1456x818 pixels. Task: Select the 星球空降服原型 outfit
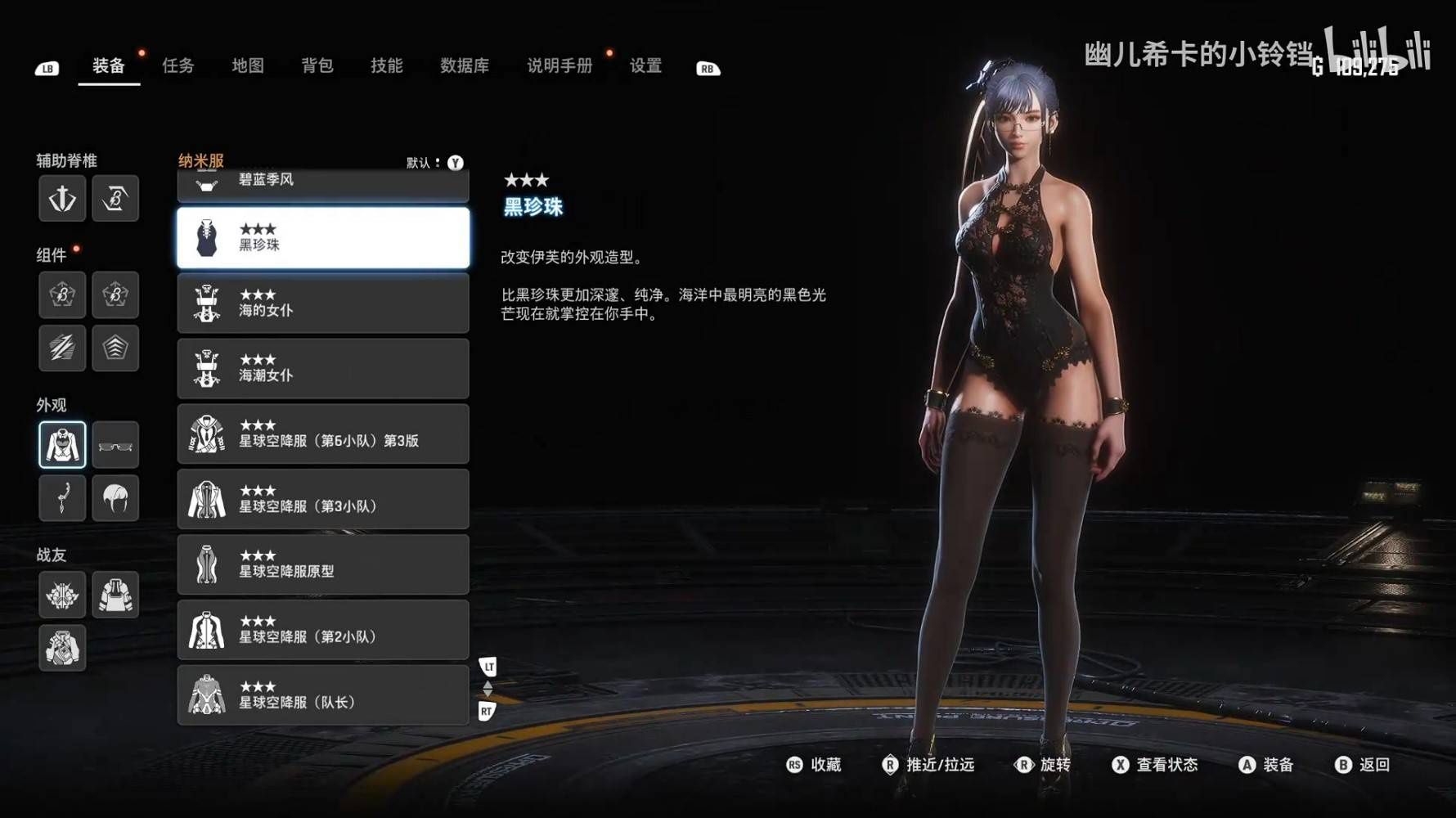(x=323, y=565)
